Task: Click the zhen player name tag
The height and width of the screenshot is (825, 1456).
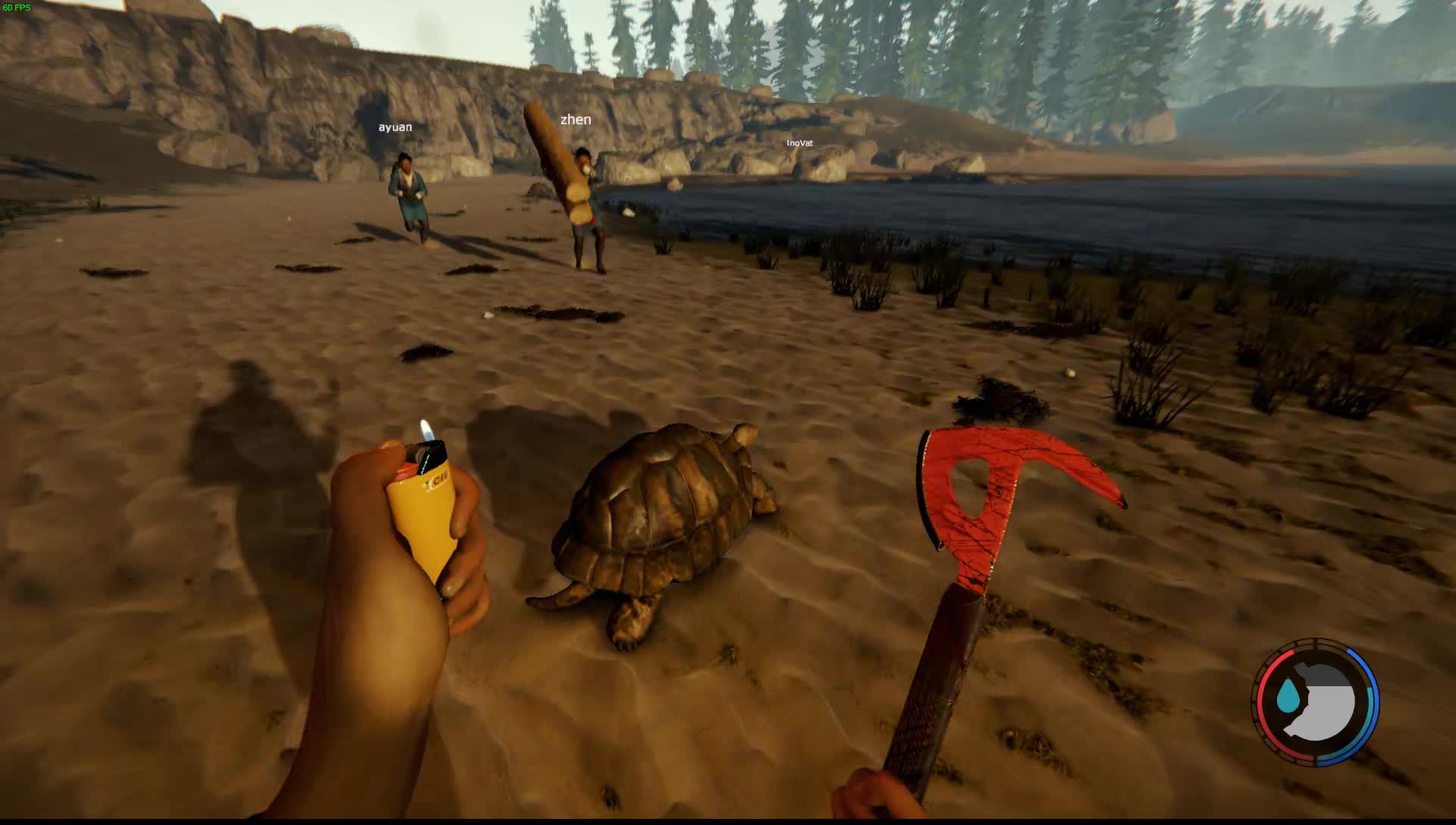Action: pos(576,120)
